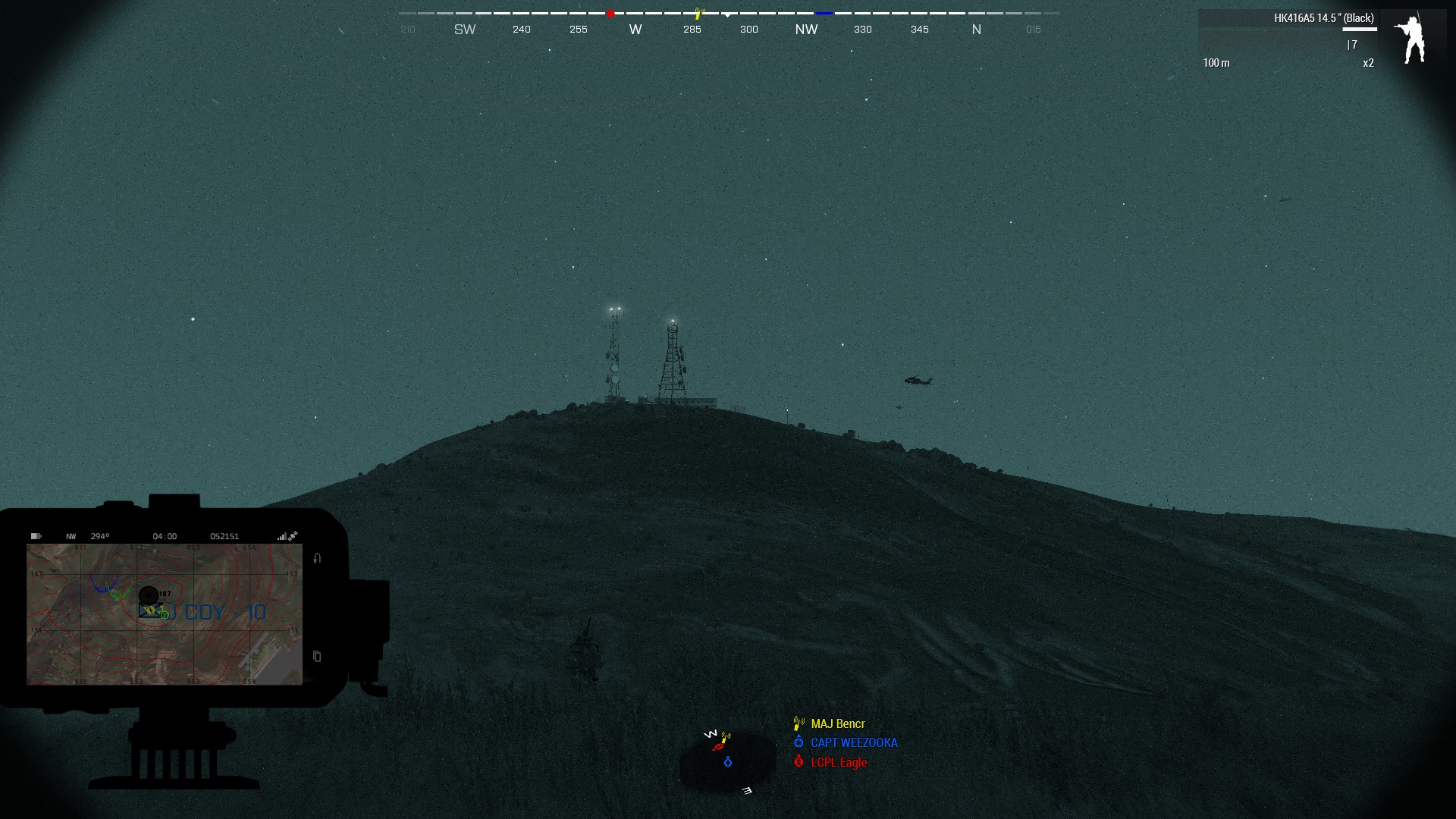Select the yellow radio icon beside MAJ Bencr

[x=797, y=723]
